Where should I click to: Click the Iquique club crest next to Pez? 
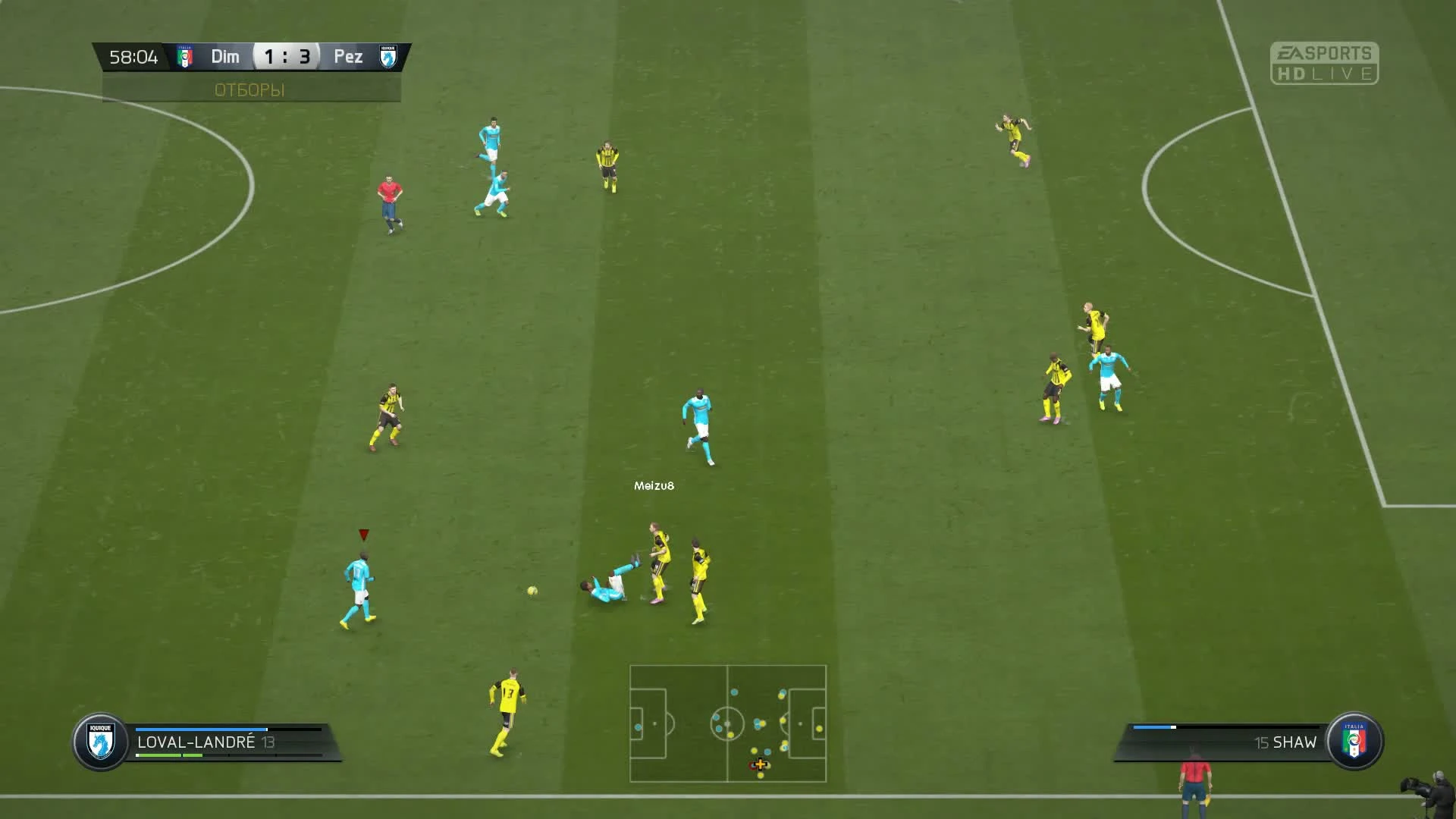click(388, 55)
